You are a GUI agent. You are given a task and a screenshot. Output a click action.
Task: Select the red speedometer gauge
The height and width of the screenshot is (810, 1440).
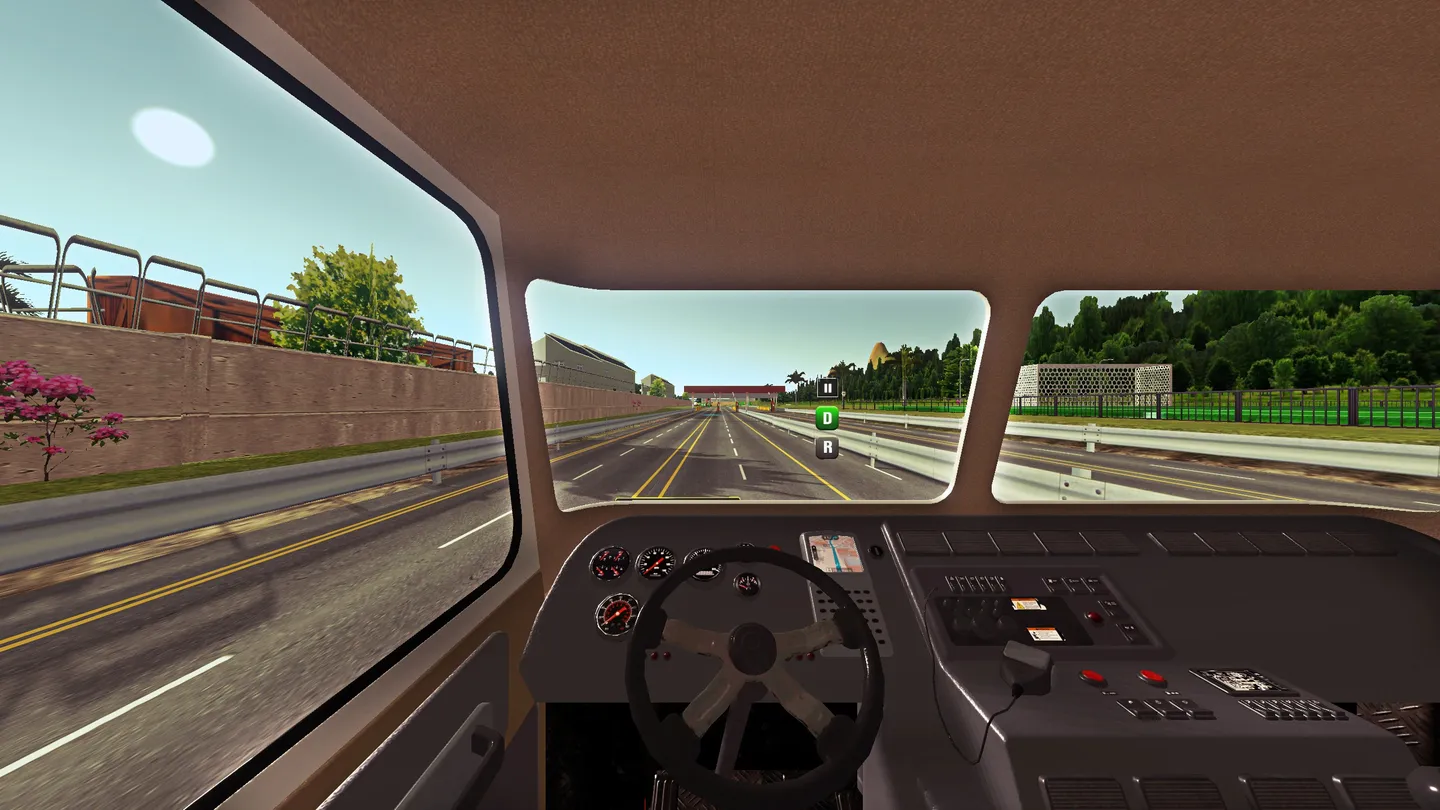(617, 612)
